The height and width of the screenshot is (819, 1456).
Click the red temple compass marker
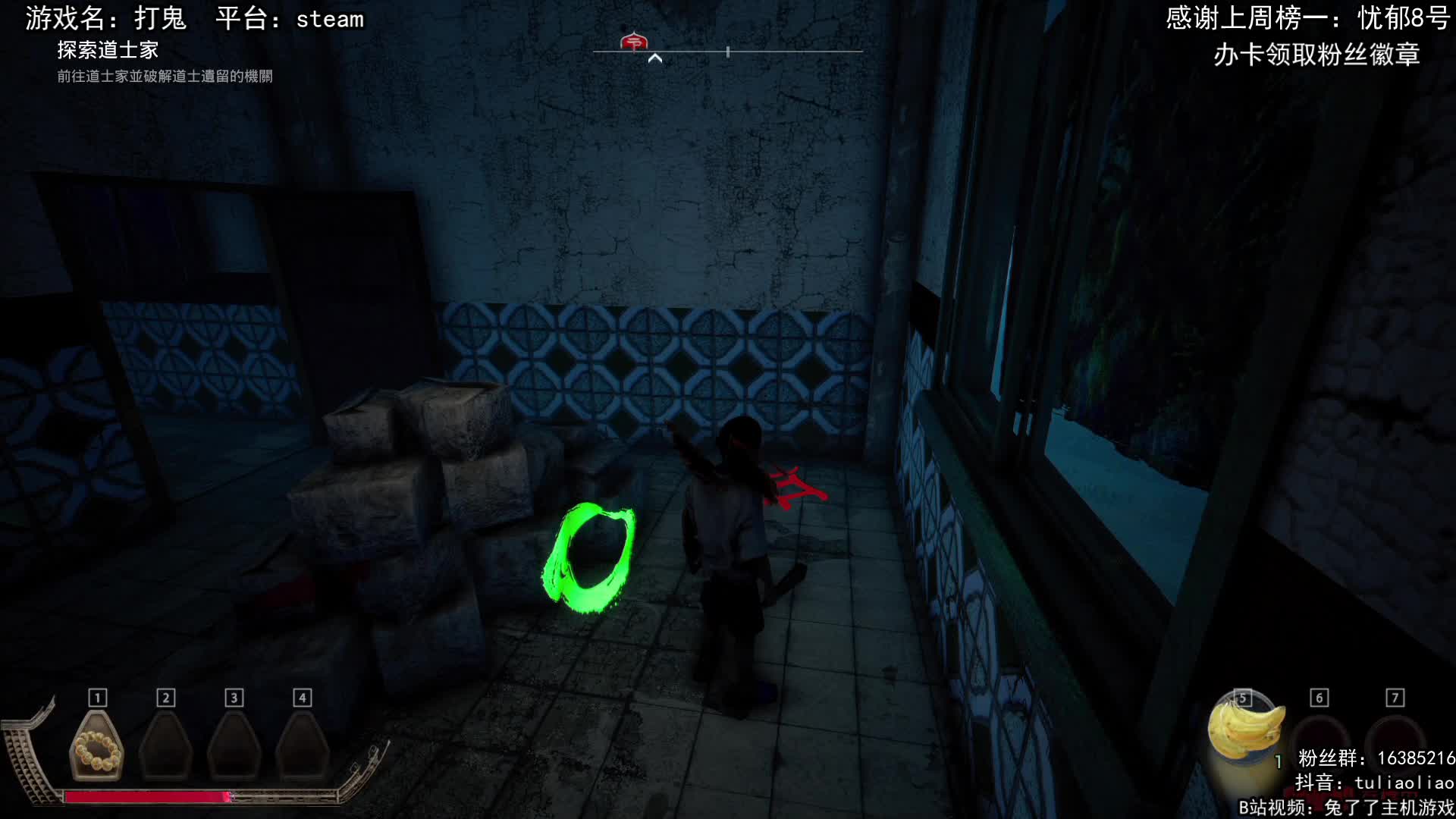pos(633,42)
